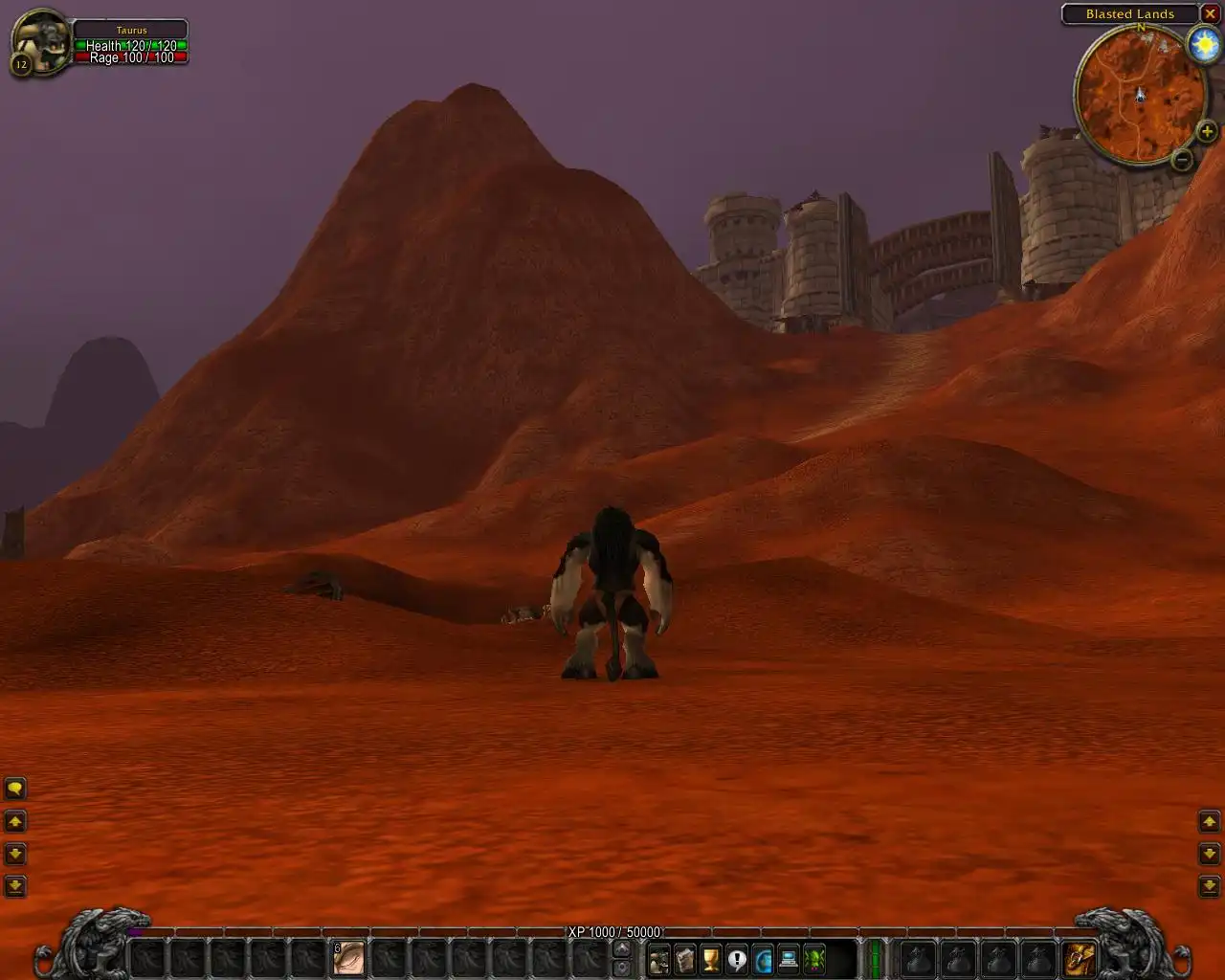Use the action bar slot numbered 6
Viewport: 1225px width, 980px height.
(x=349, y=957)
